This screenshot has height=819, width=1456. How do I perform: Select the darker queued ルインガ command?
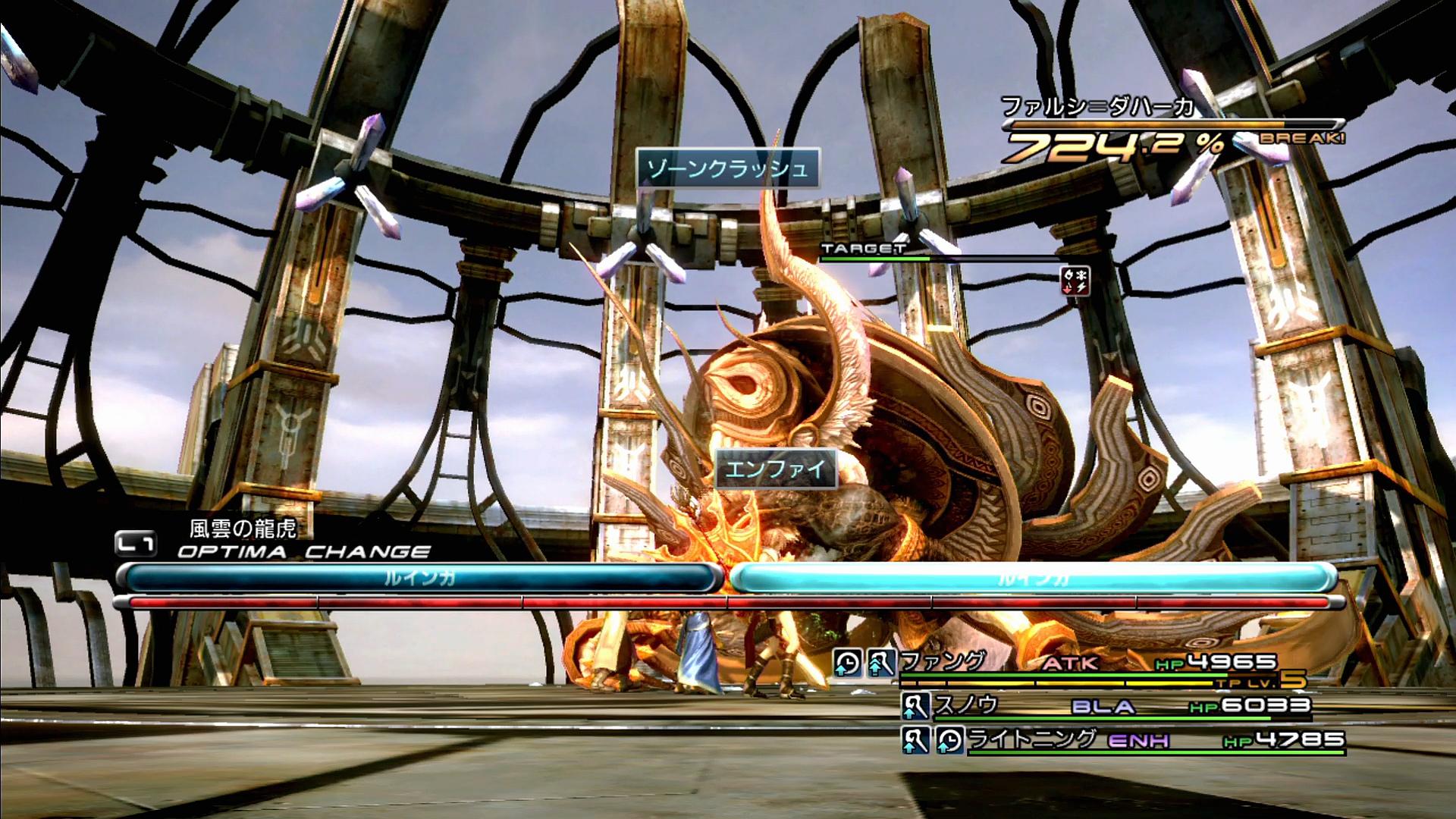[419, 579]
